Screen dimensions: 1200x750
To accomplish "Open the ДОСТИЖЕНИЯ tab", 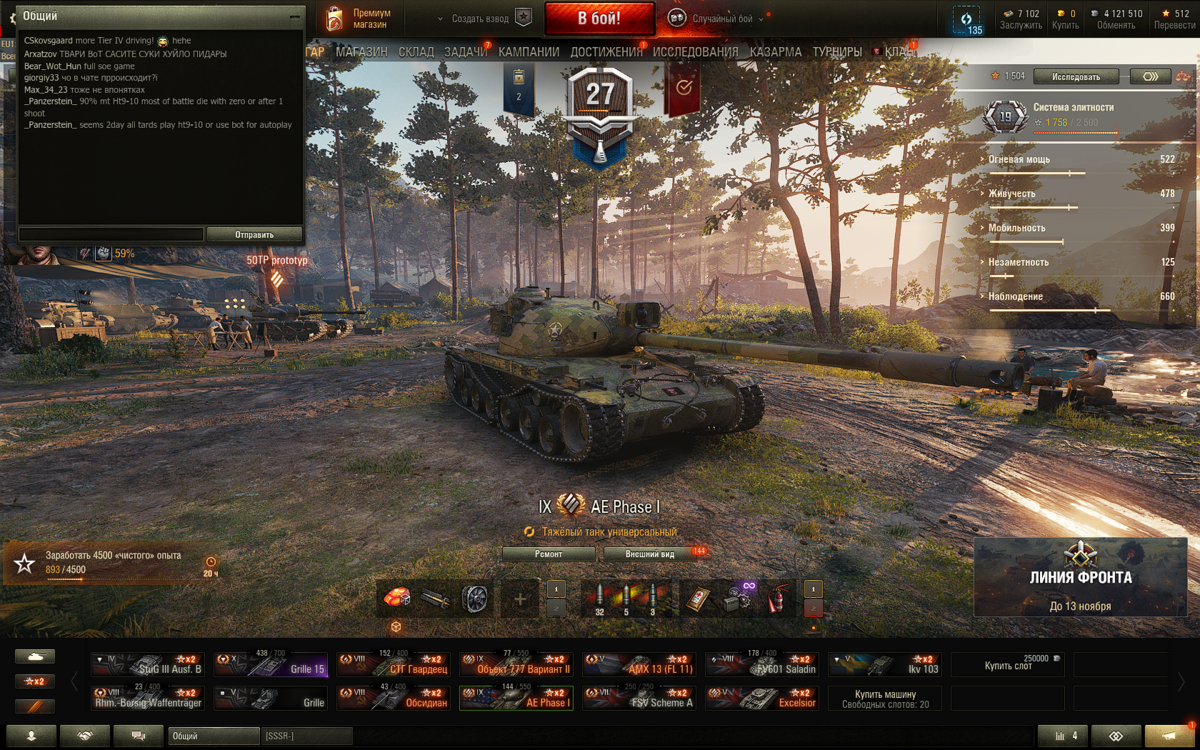I will coord(607,52).
